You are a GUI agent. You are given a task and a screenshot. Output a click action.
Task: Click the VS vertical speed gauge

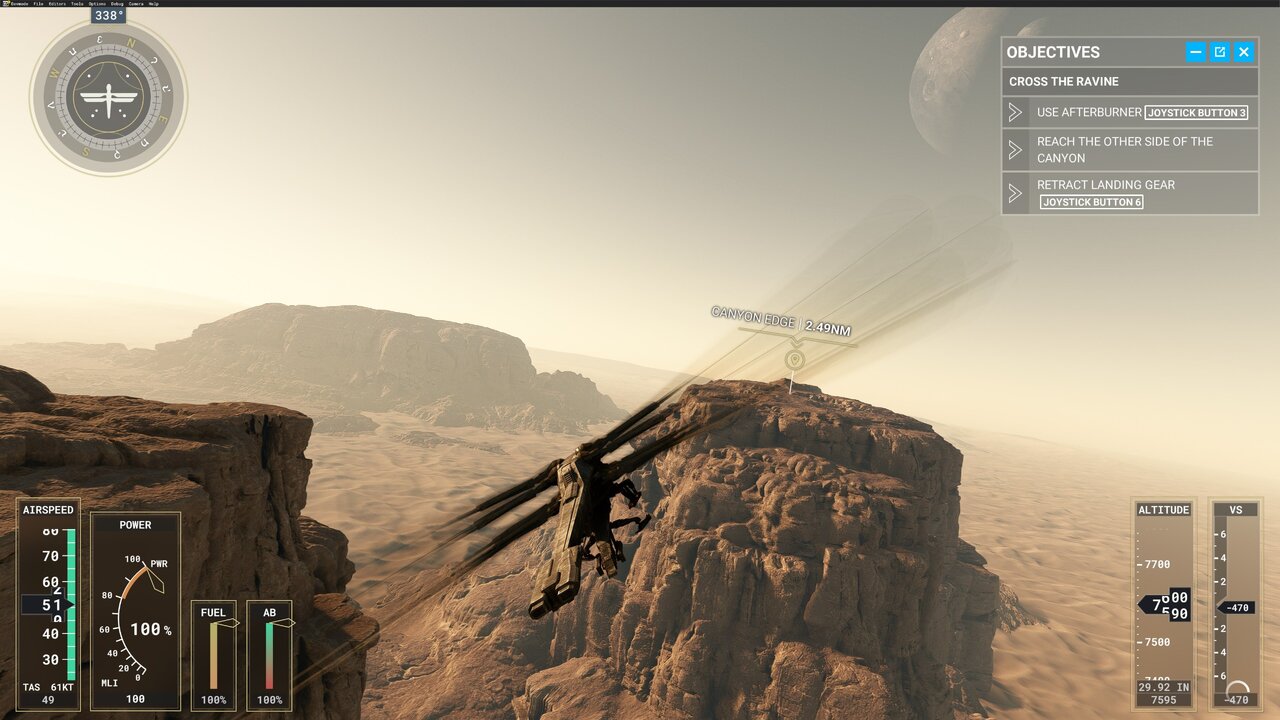1237,605
